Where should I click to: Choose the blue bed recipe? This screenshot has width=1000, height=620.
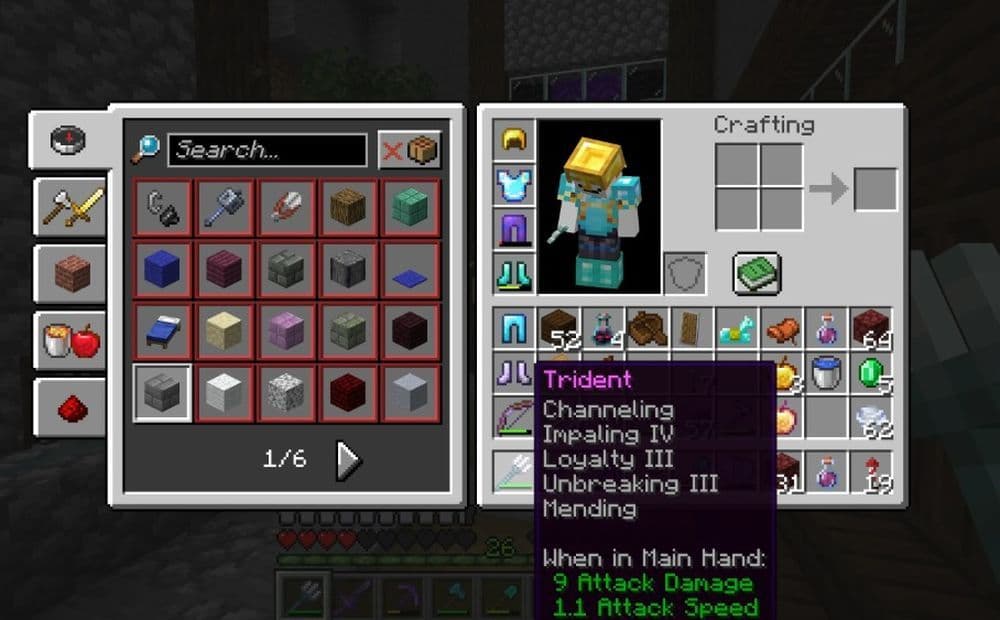(163, 330)
